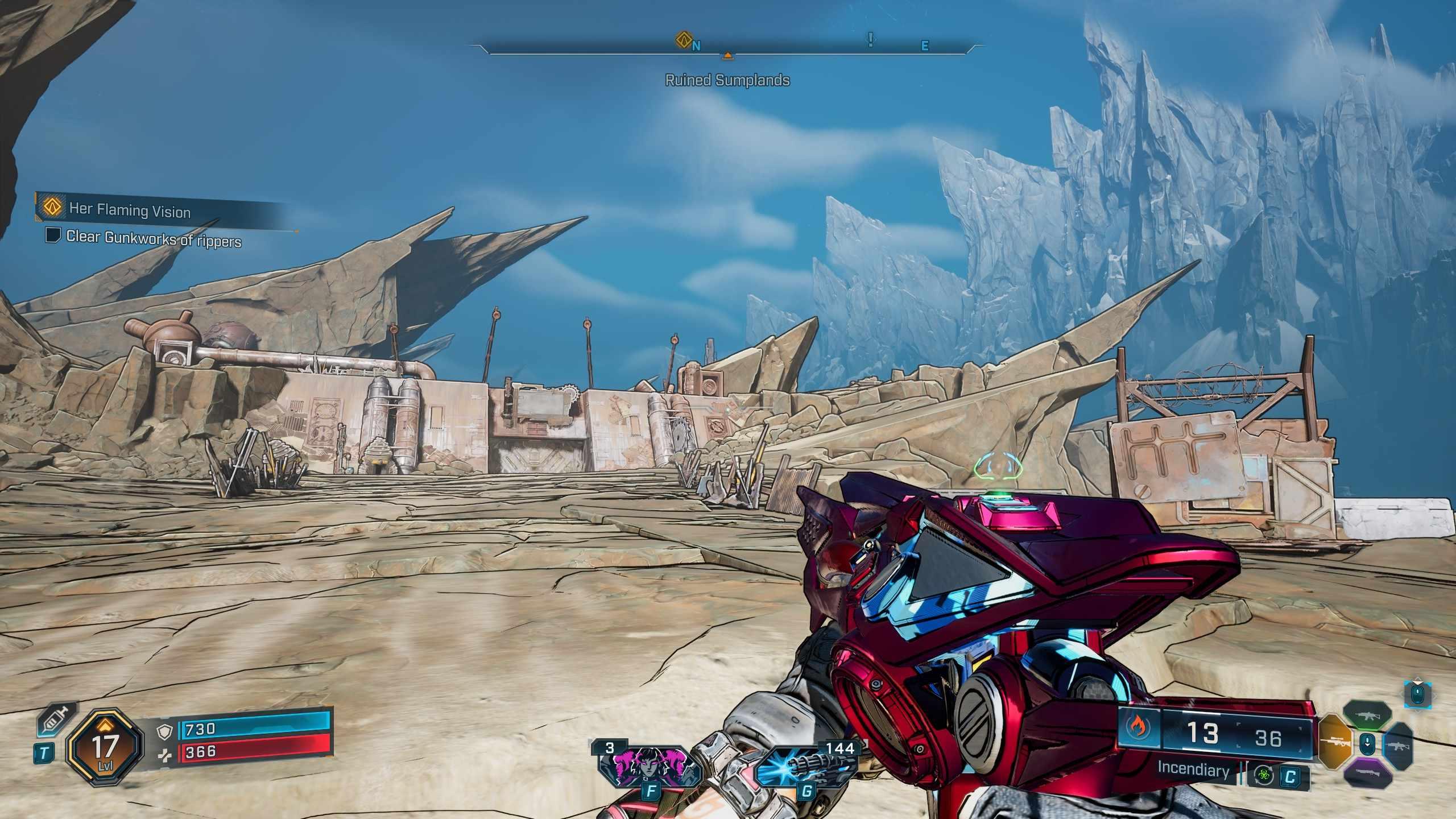The height and width of the screenshot is (819, 1456).
Task: Select the level 17 character badge
Action: 104,746
